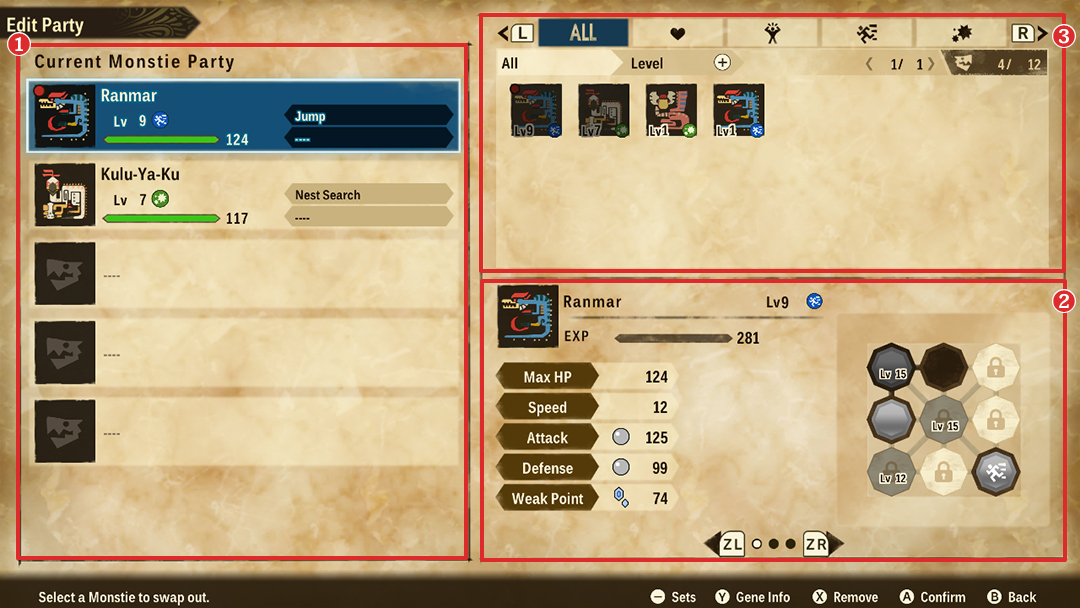Go to the previous monstie list page

869,64
